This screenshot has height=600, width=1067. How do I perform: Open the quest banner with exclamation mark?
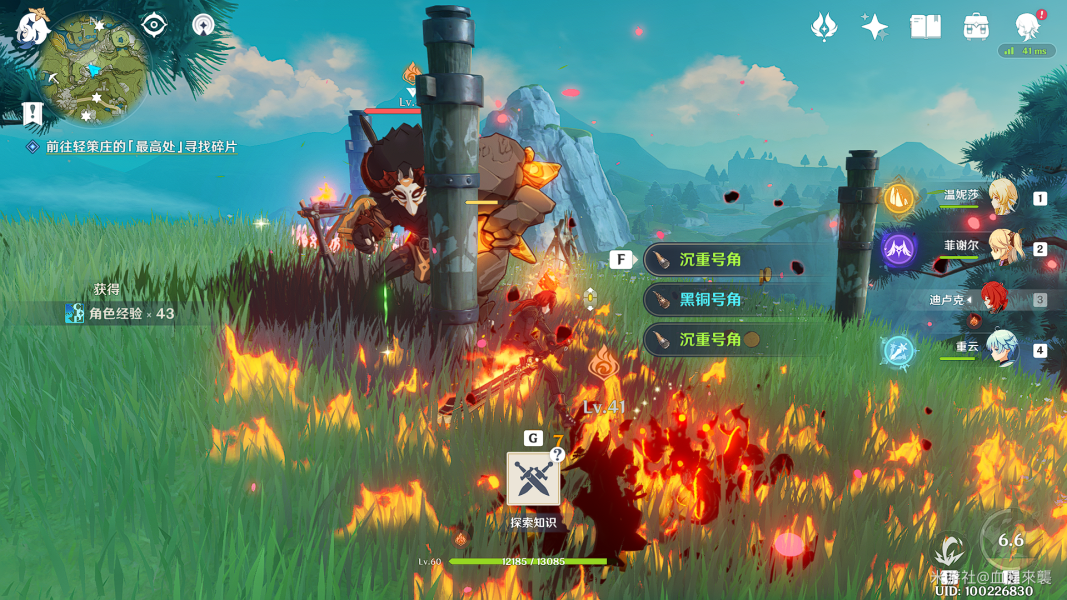tap(33, 113)
